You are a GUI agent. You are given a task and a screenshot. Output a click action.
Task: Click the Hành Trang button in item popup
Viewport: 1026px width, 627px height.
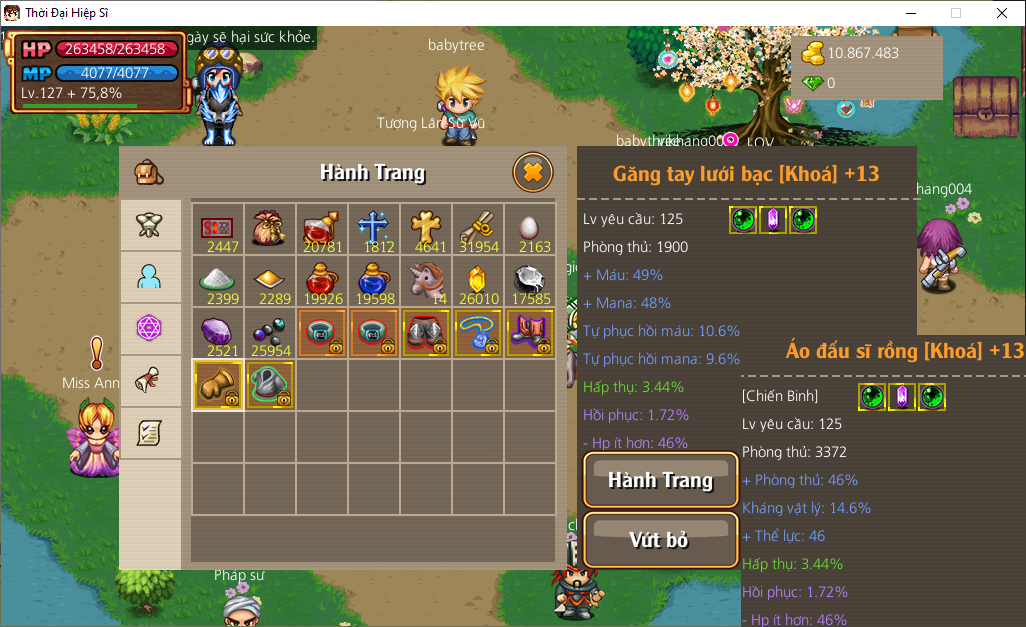pos(661,480)
